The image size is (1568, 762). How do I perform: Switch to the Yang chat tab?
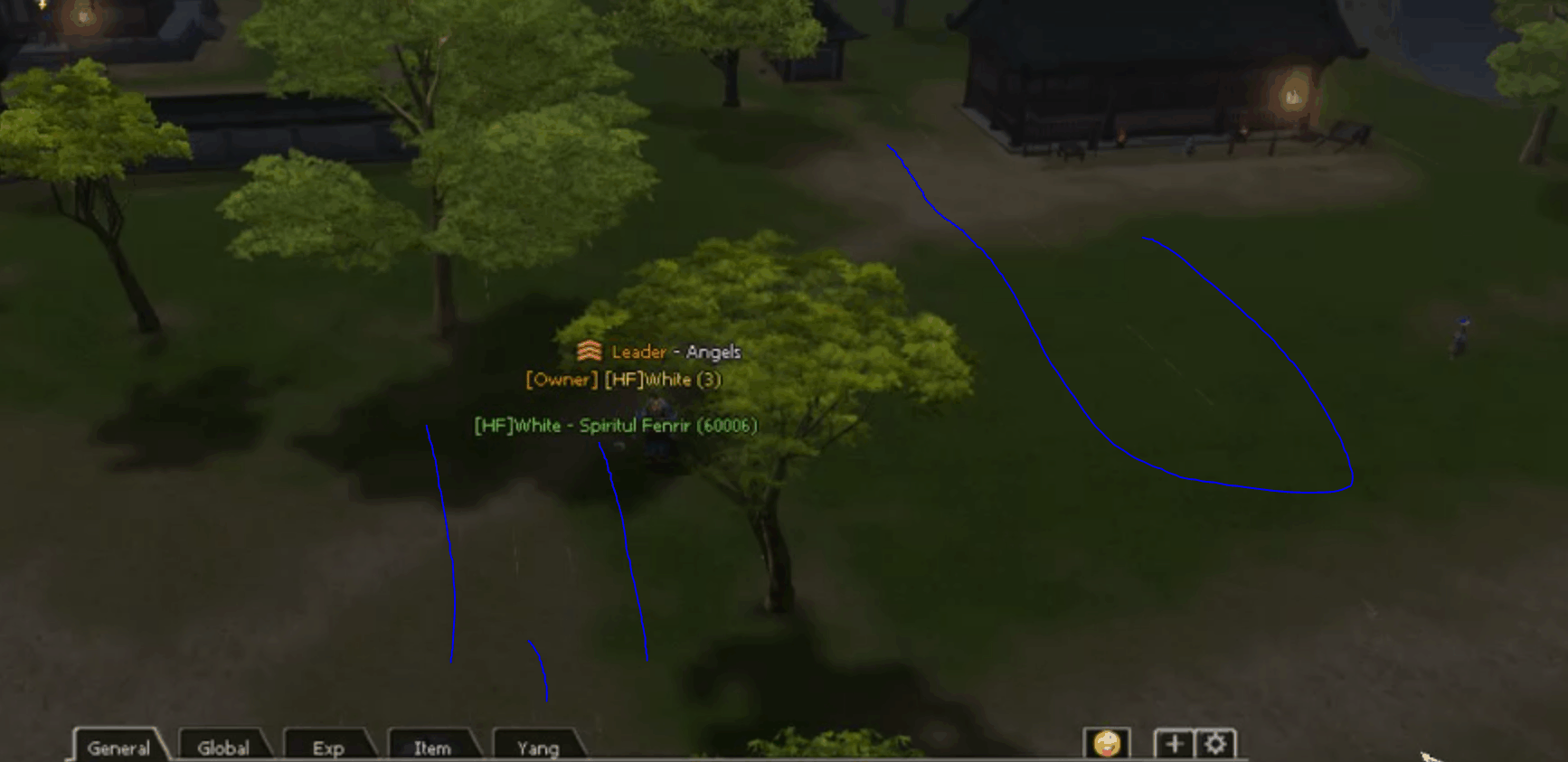pos(537,747)
